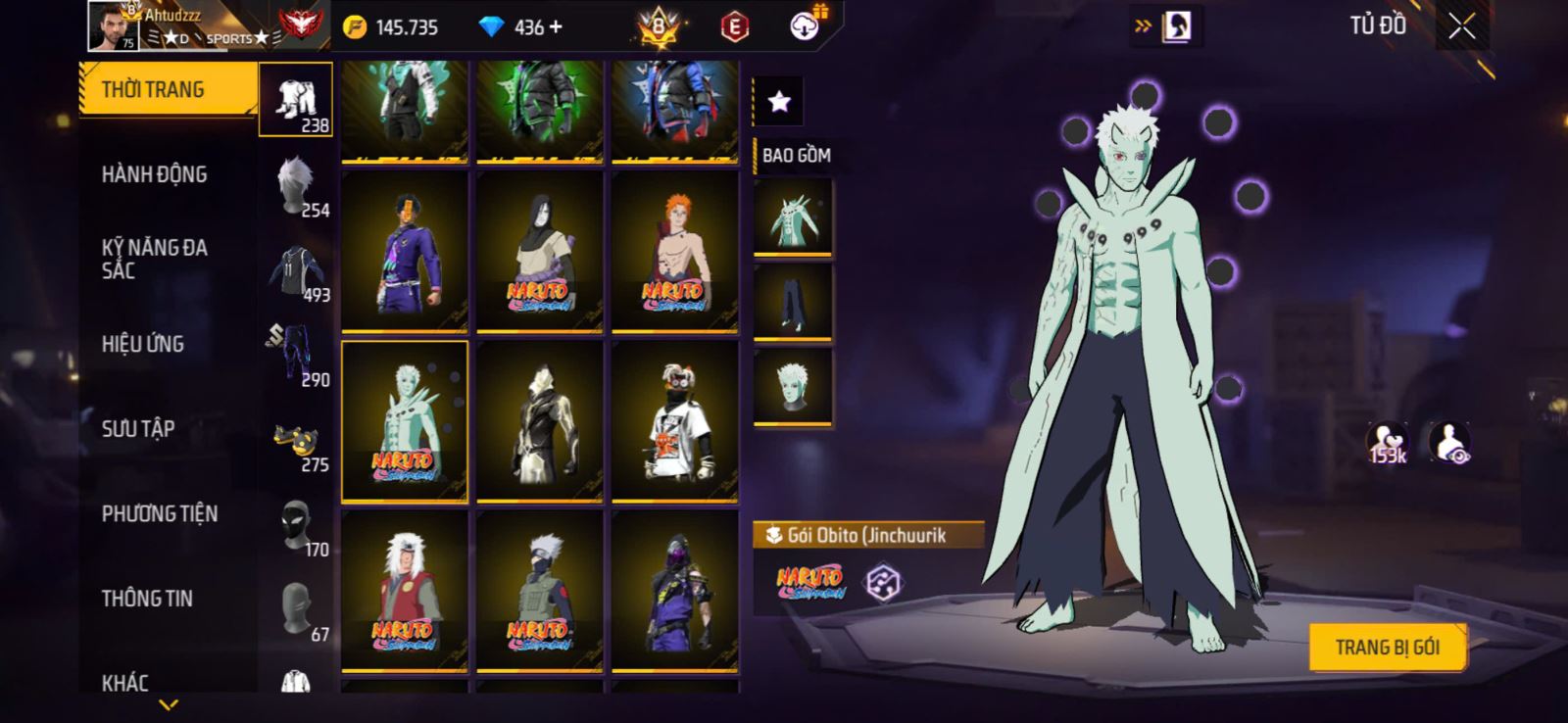Select the Kỹ Năng Đa Sắc tab

click(155, 260)
